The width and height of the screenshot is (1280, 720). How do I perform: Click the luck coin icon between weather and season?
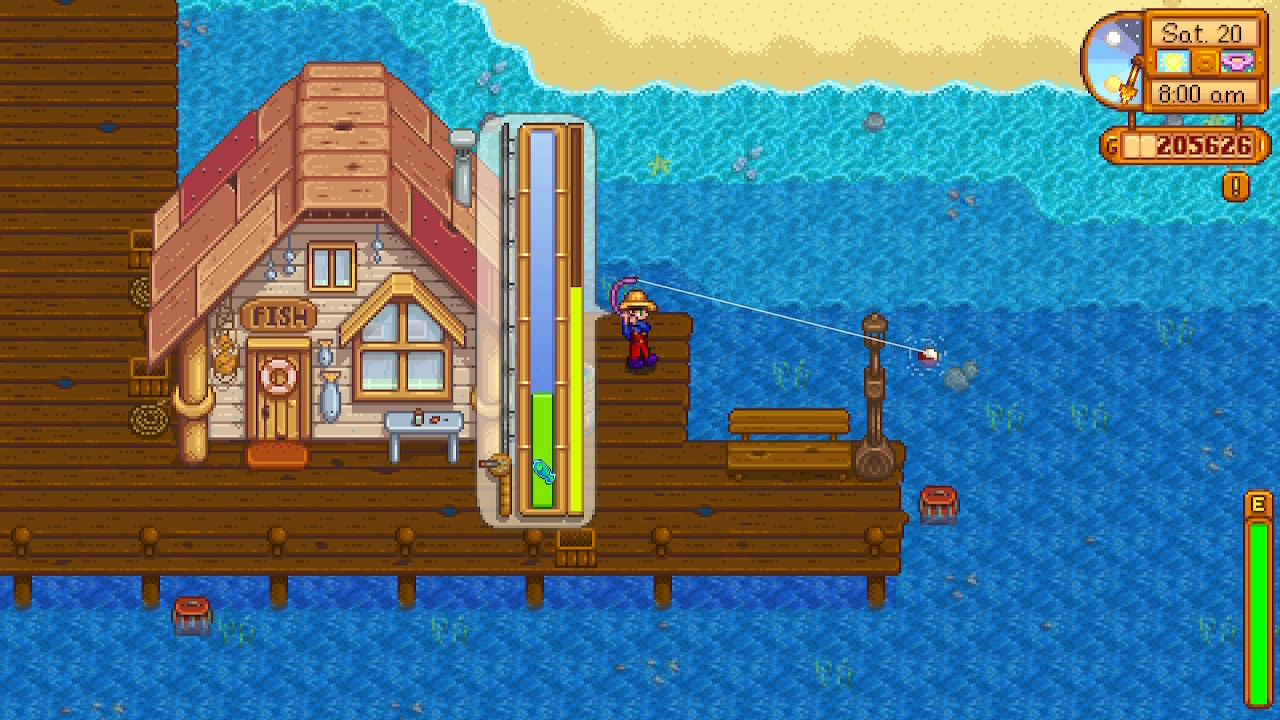point(1206,63)
